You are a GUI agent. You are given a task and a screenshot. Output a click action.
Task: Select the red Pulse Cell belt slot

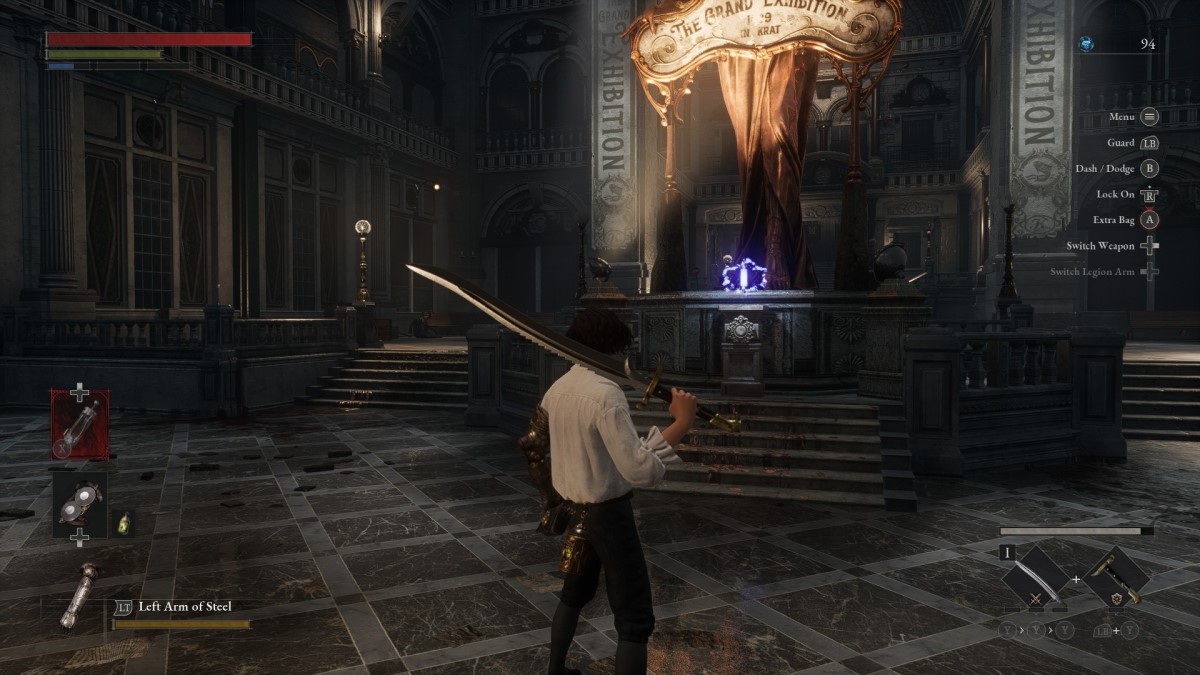coord(80,424)
